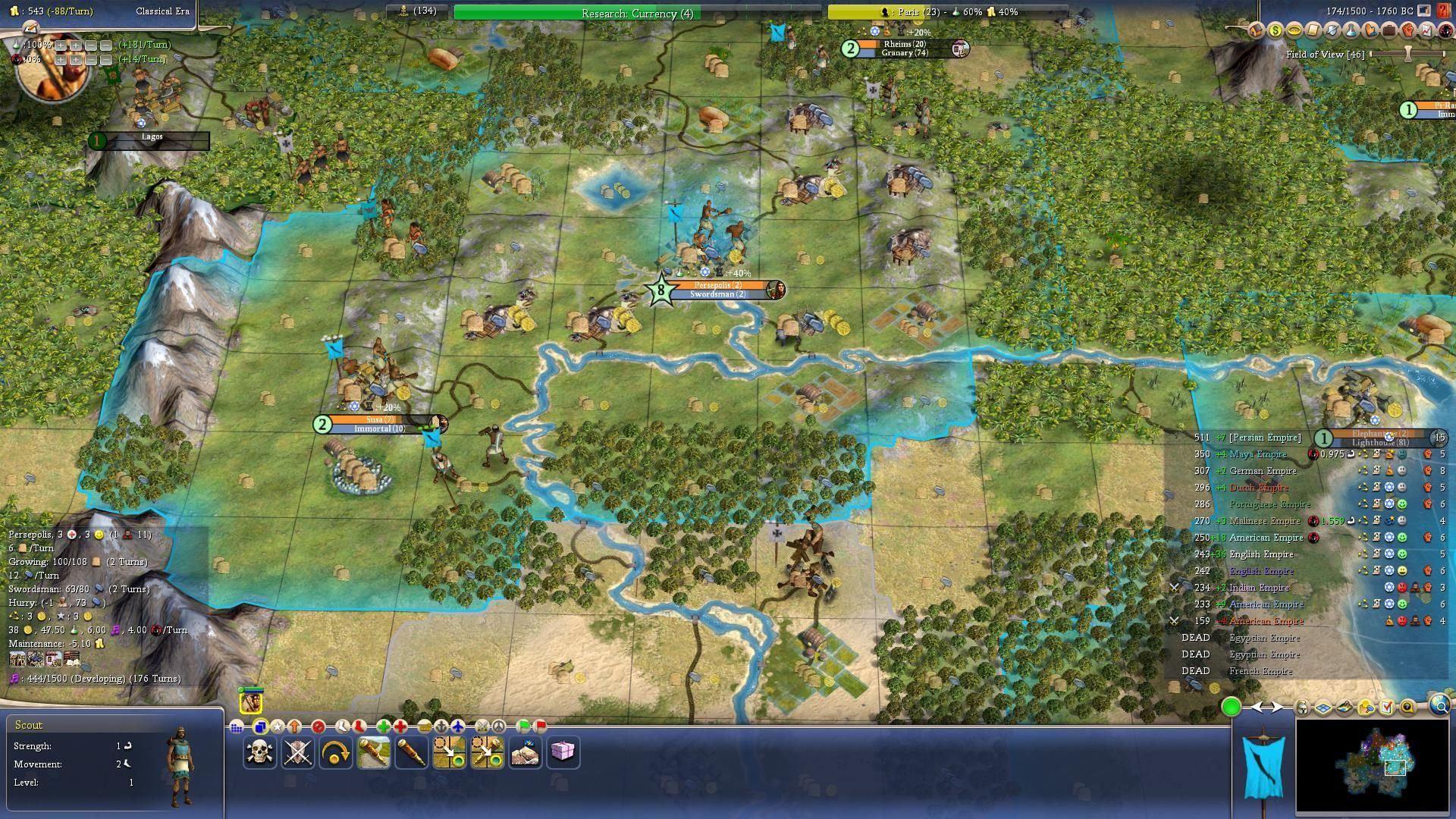Open the Espionage screen spy icon
1456x819 pixels.
point(1447,31)
